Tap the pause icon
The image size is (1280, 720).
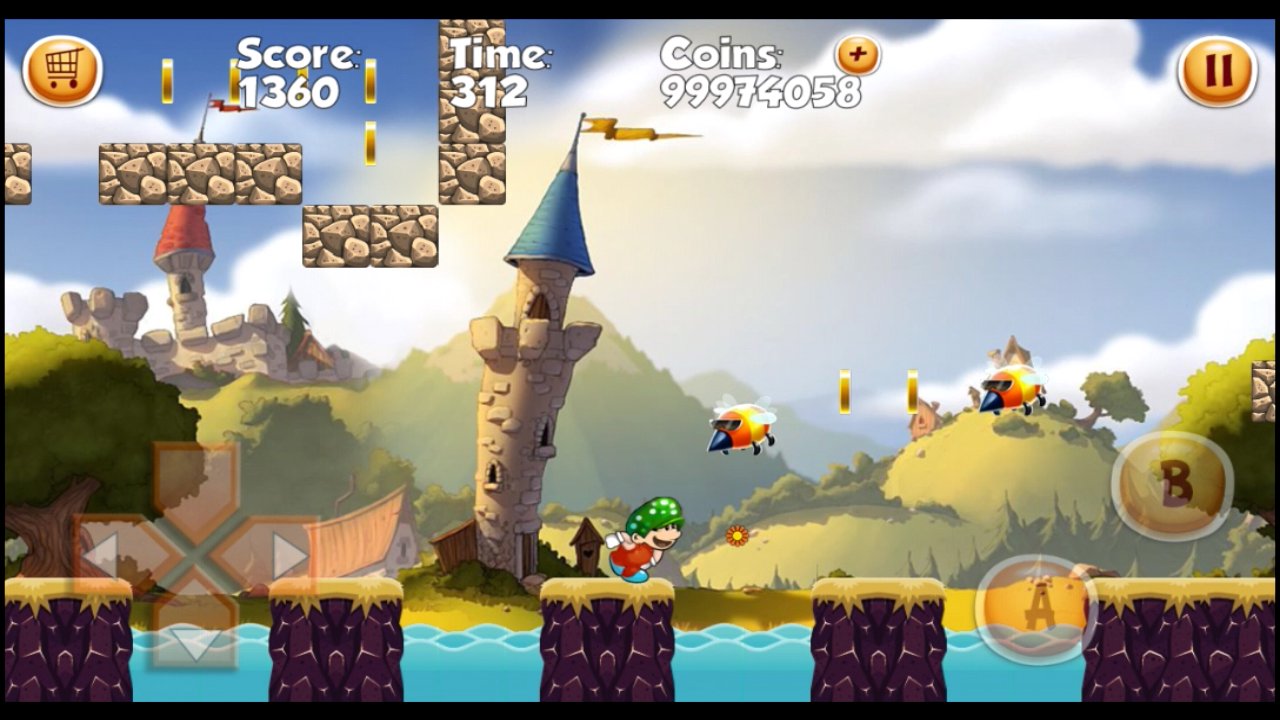pyautogui.click(x=1216, y=70)
